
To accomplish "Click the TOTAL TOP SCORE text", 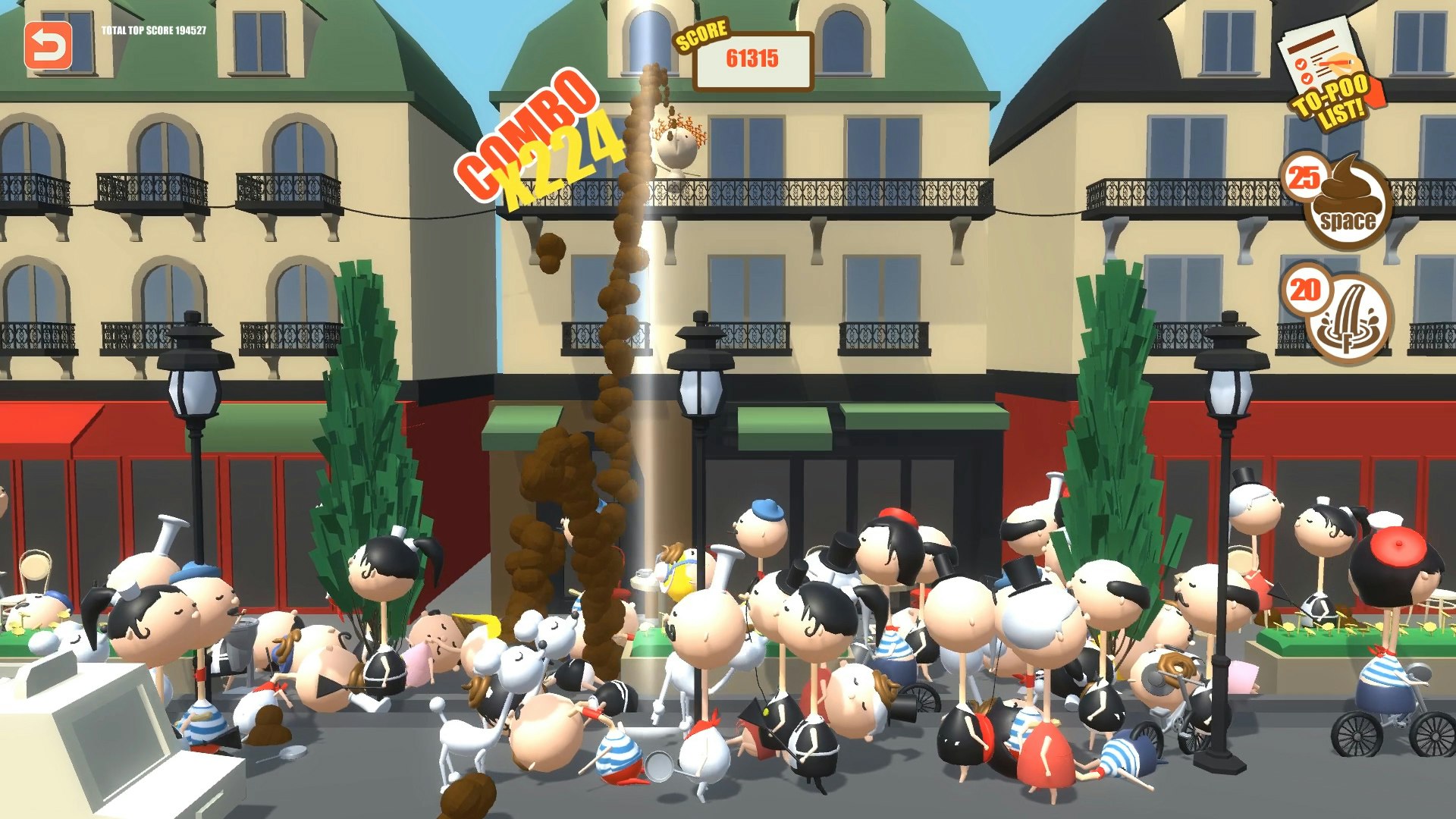I will (154, 32).
